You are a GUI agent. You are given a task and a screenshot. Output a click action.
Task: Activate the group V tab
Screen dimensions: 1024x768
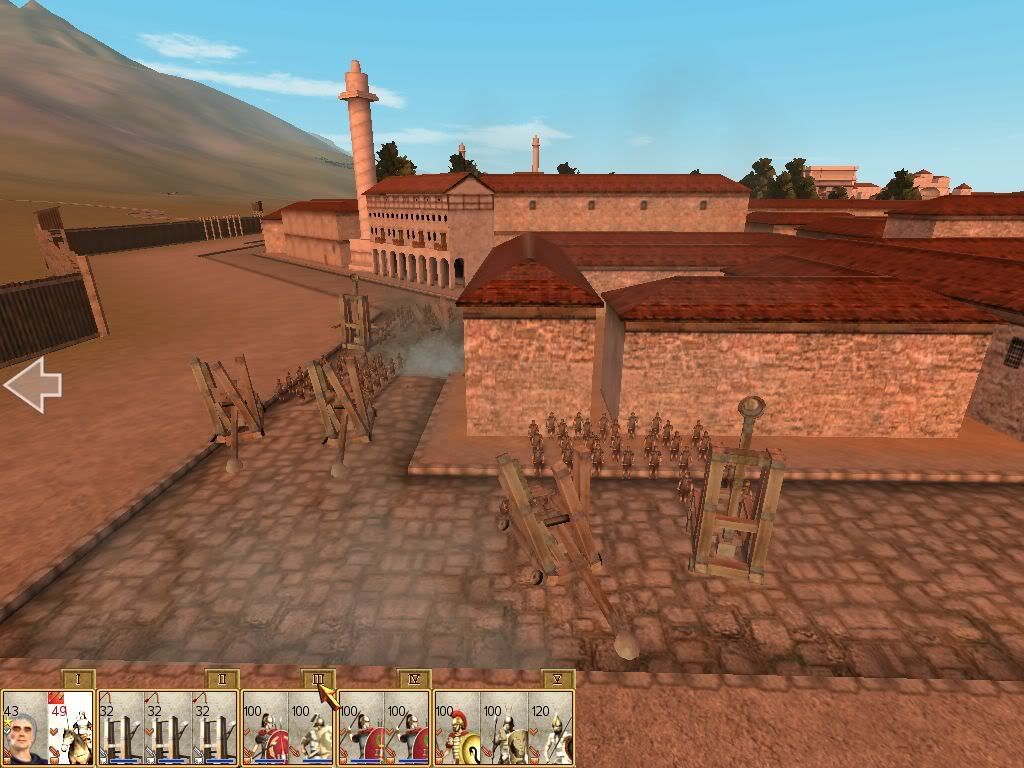coord(558,680)
